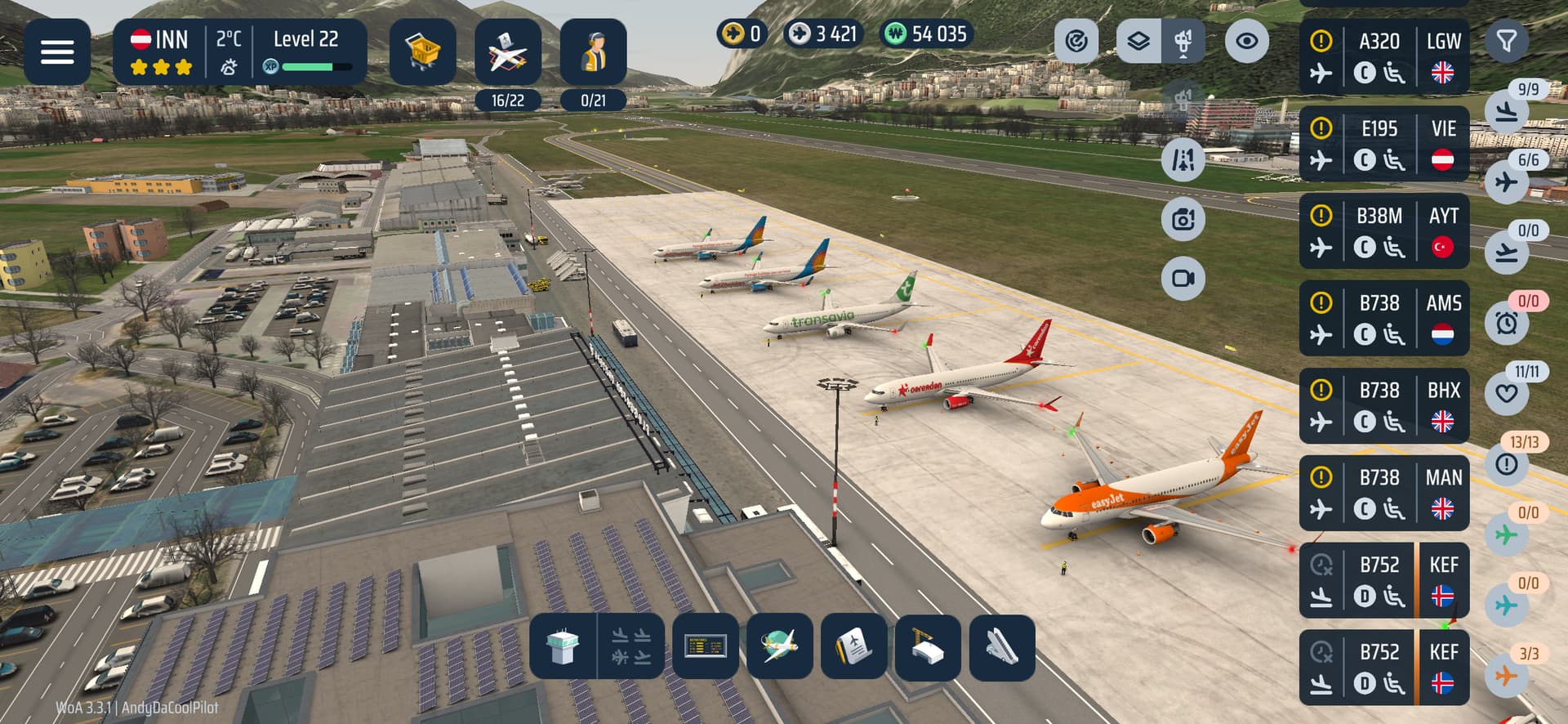Open the ground staff panel
The image size is (1568, 724).
pos(593,52)
